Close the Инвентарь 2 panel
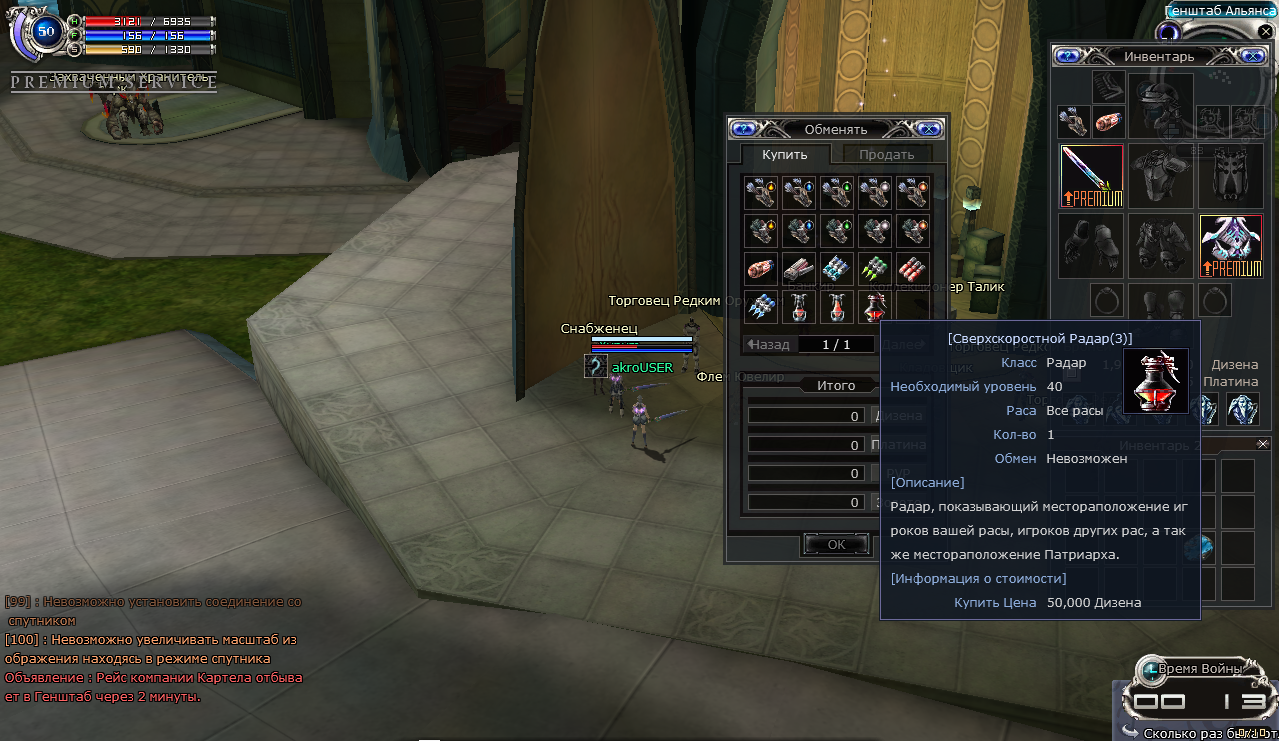 click(x=1262, y=443)
